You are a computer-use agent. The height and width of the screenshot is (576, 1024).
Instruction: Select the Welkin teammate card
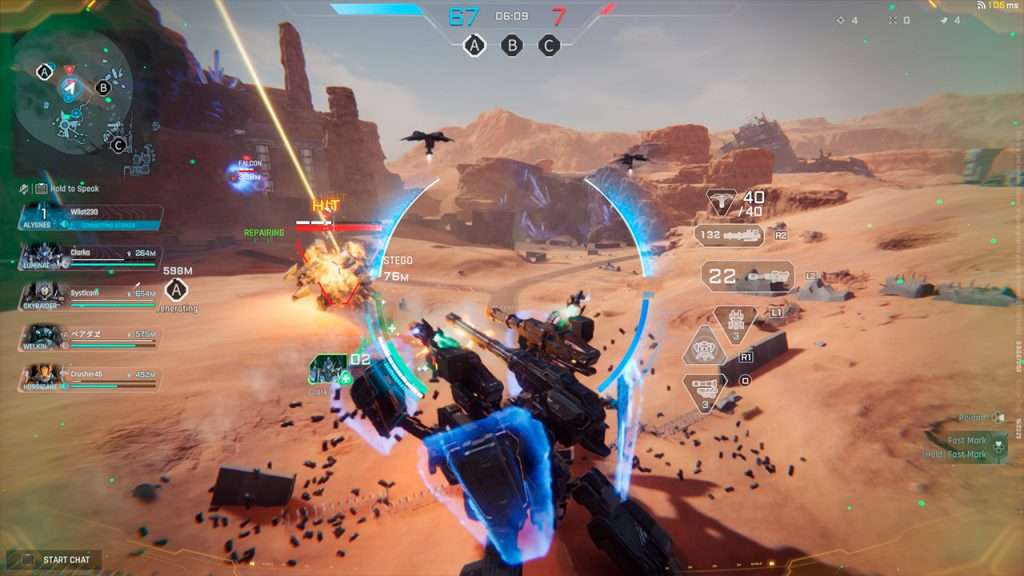(x=88, y=337)
